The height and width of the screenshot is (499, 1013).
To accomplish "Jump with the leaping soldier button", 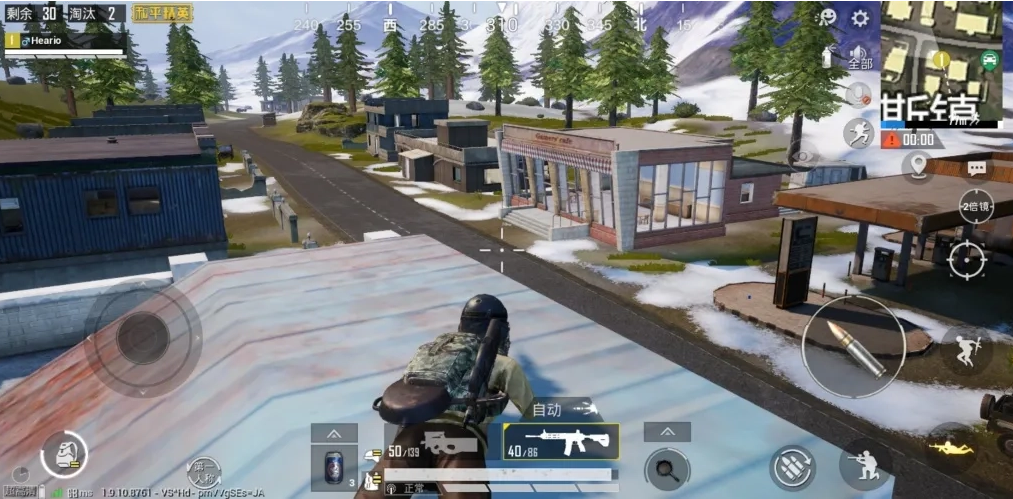I will [966, 350].
